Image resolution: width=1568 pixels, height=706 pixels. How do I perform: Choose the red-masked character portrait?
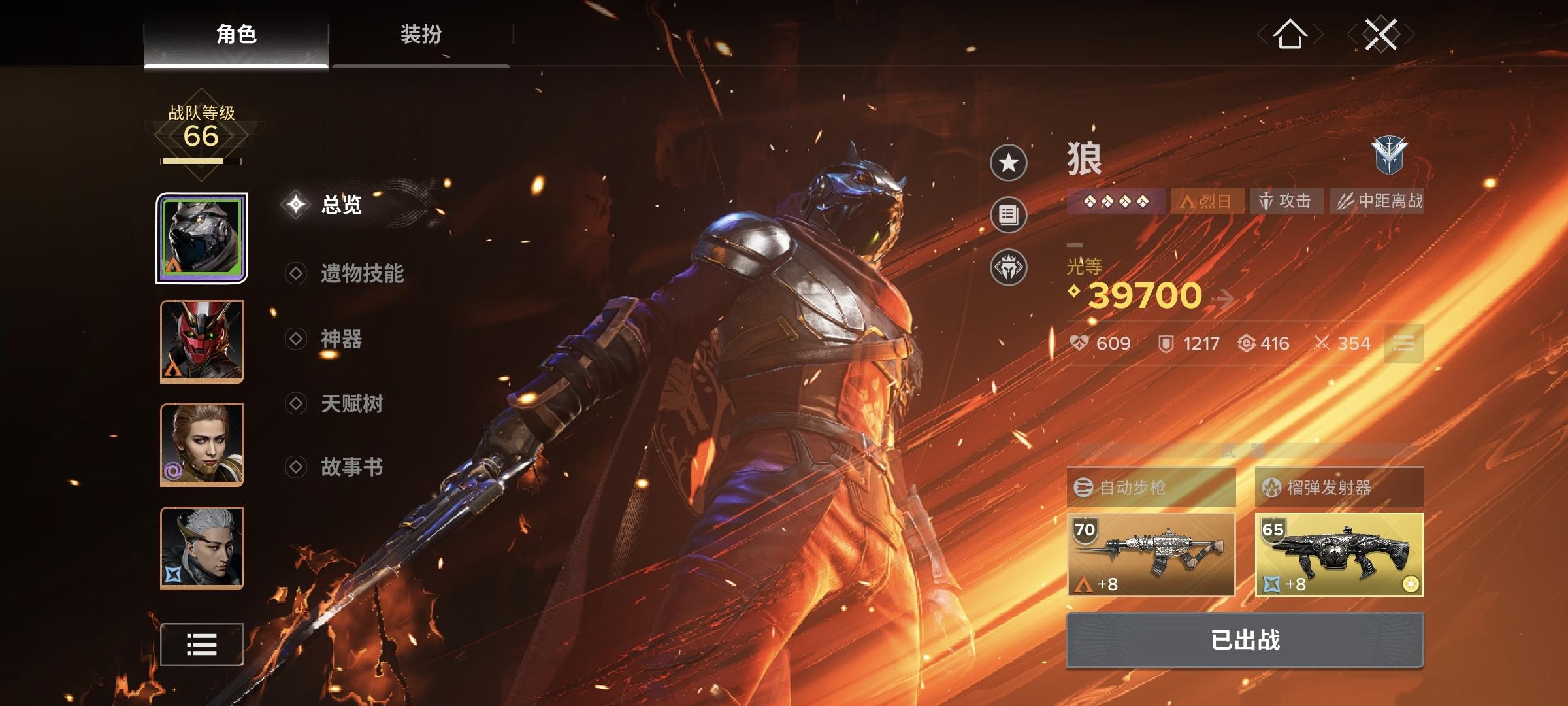click(x=202, y=341)
